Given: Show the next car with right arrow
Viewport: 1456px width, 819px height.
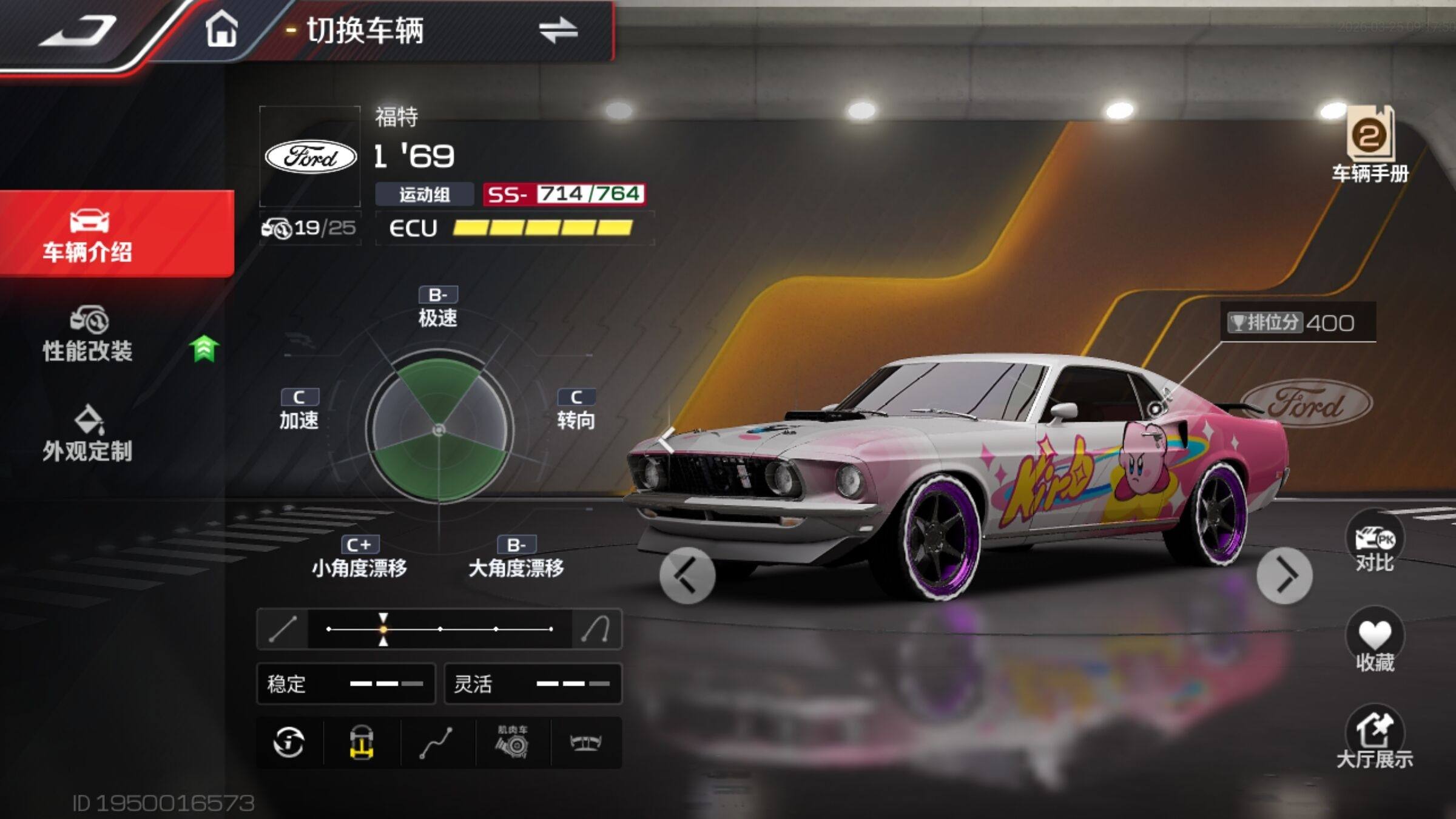Looking at the screenshot, I should pyautogui.click(x=1284, y=576).
